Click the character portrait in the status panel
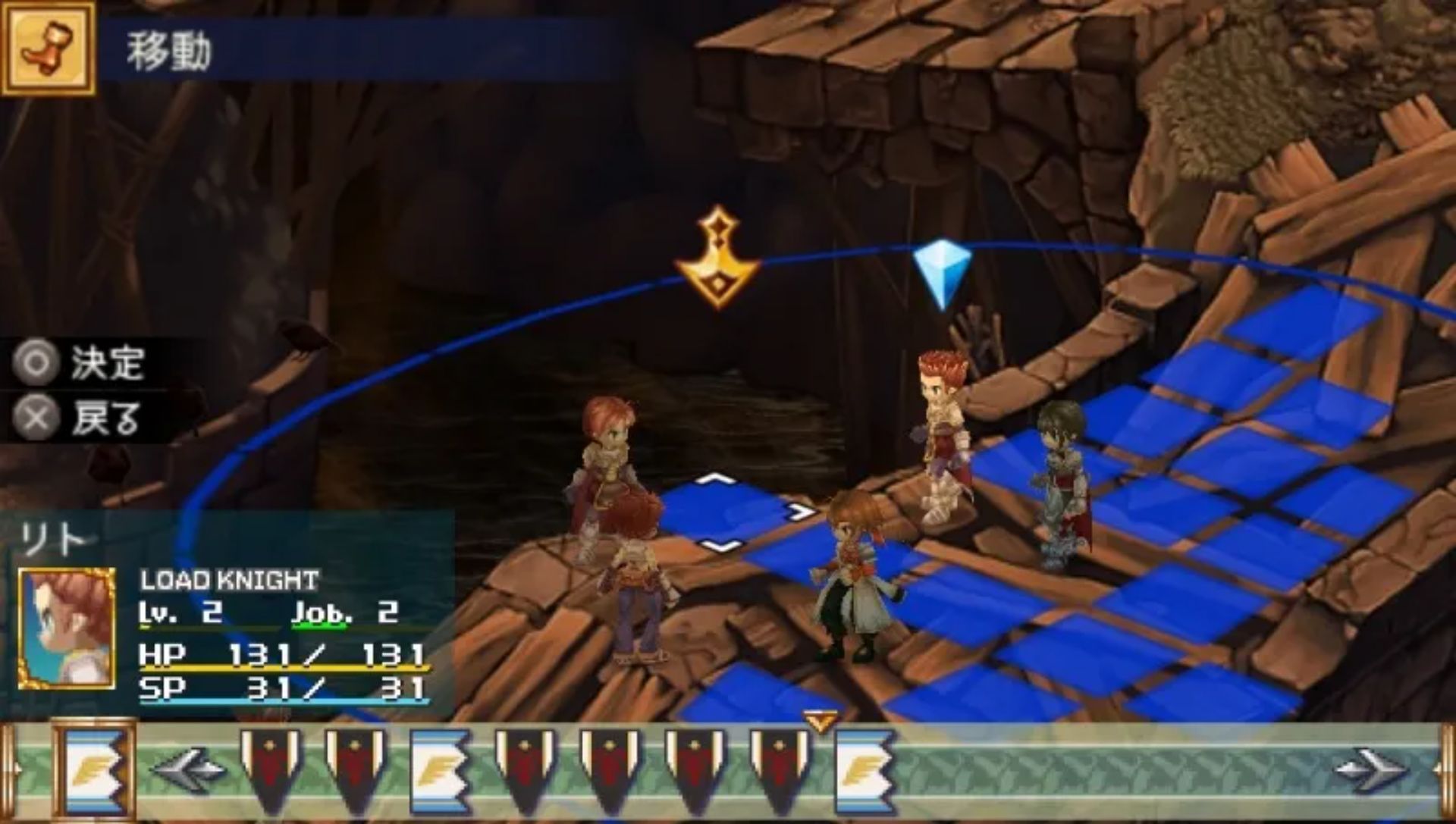Viewport: 1456px width, 824px height. point(67,628)
